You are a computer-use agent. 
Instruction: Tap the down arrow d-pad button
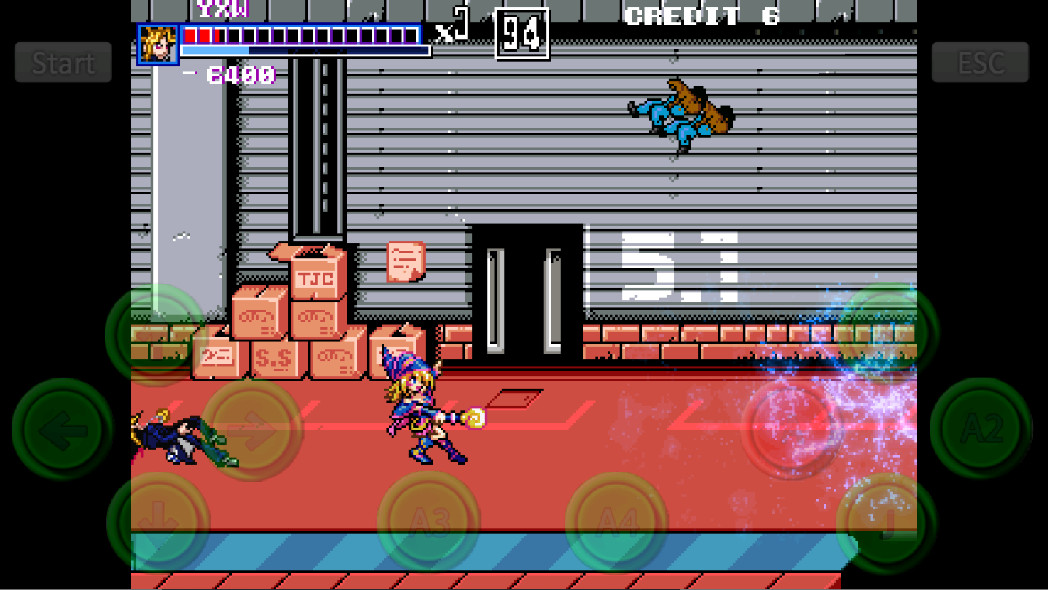pos(157,521)
